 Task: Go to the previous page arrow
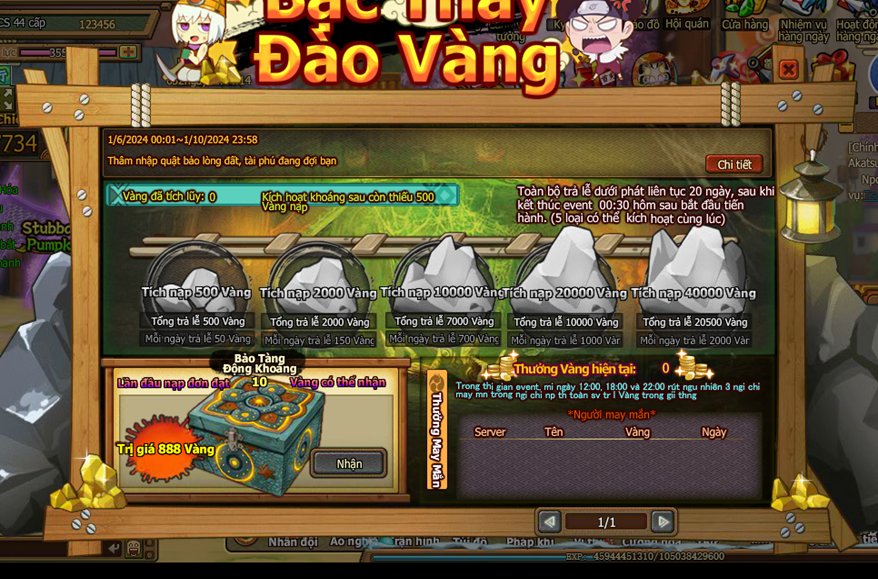point(549,521)
